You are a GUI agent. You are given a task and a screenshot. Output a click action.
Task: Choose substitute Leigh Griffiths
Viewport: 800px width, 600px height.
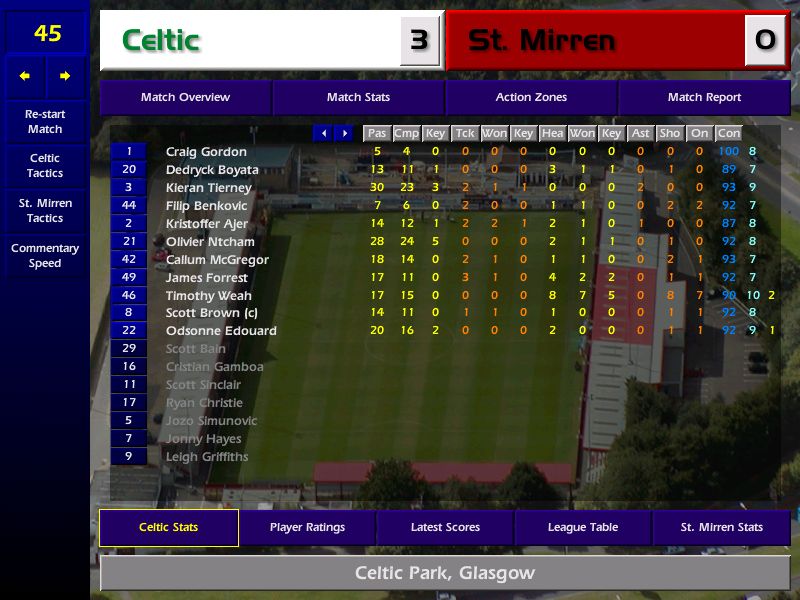[x=206, y=457]
